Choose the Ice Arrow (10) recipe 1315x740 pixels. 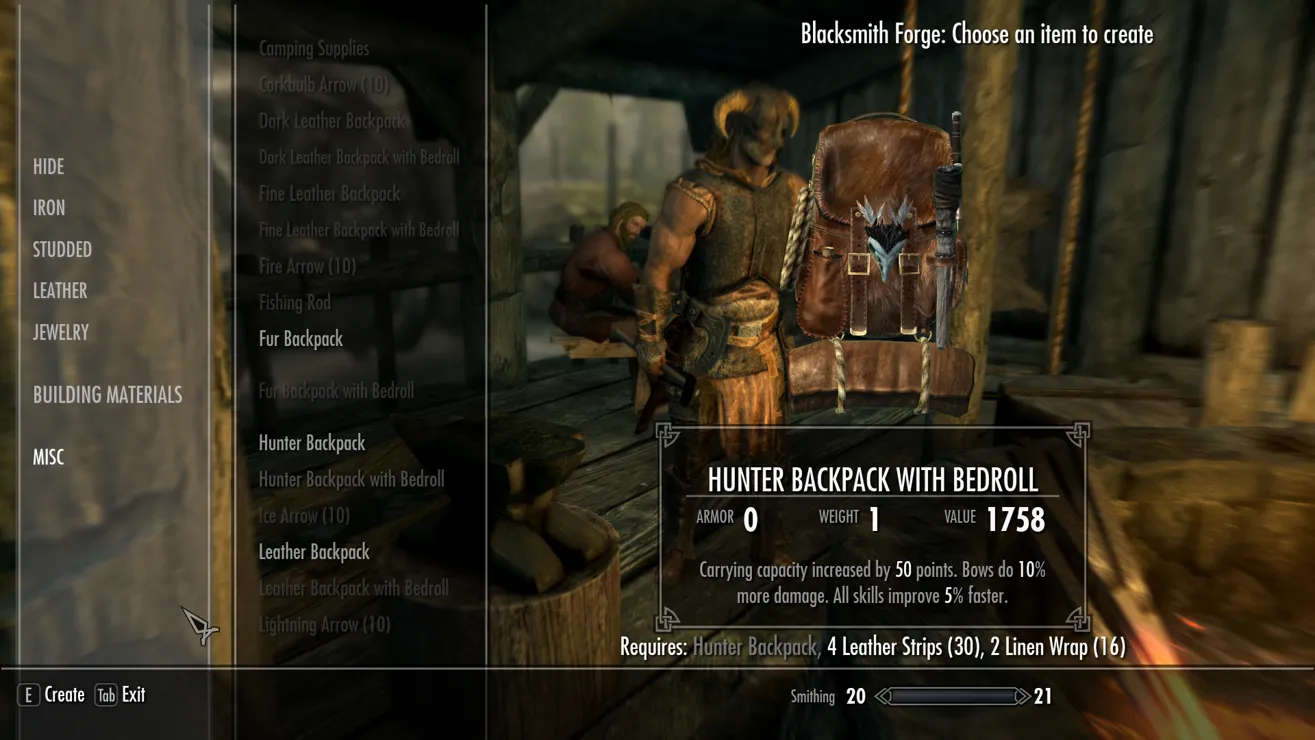[x=304, y=516]
